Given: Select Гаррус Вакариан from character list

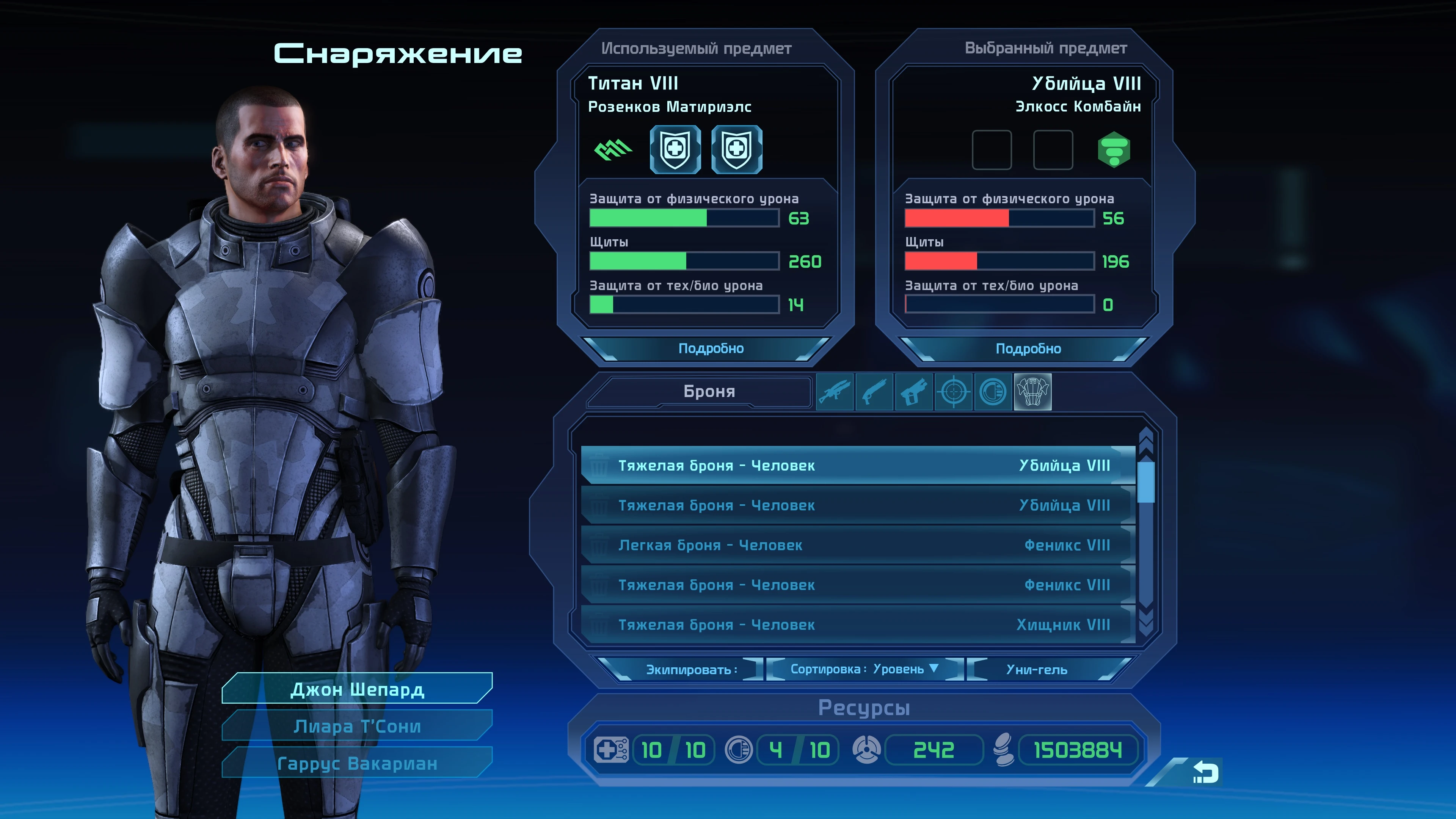Looking at the screenshot, I should pyautogui.click(x=357, y=764).
